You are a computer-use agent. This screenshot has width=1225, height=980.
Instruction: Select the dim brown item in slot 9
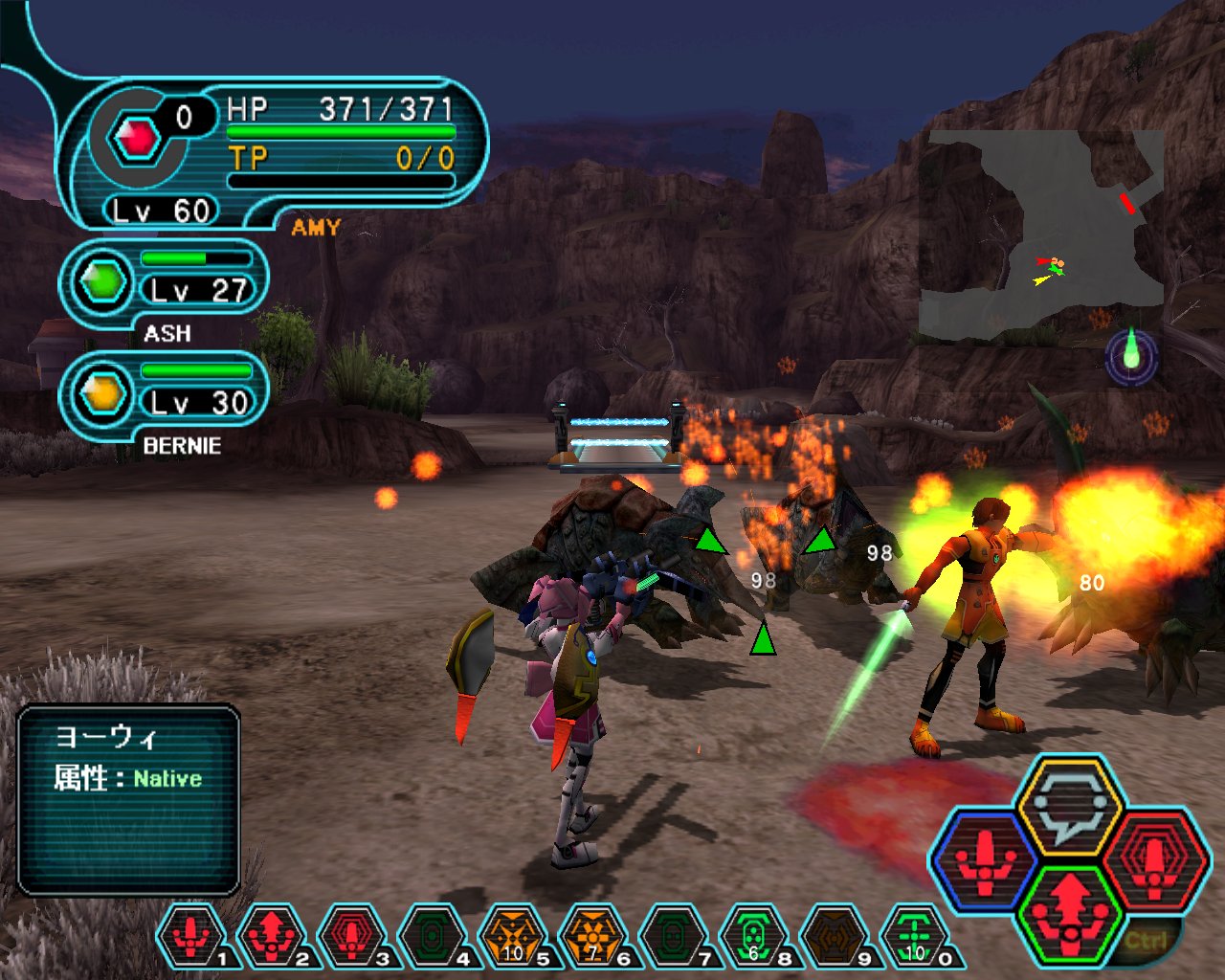[x=835, y=935]
